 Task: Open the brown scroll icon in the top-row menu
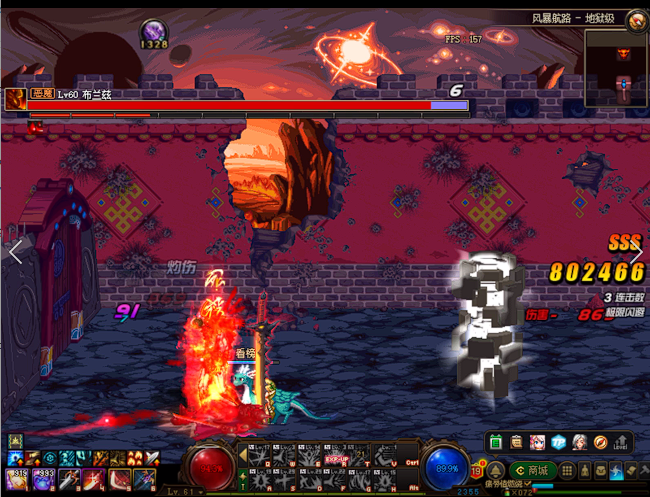[517, 442]
